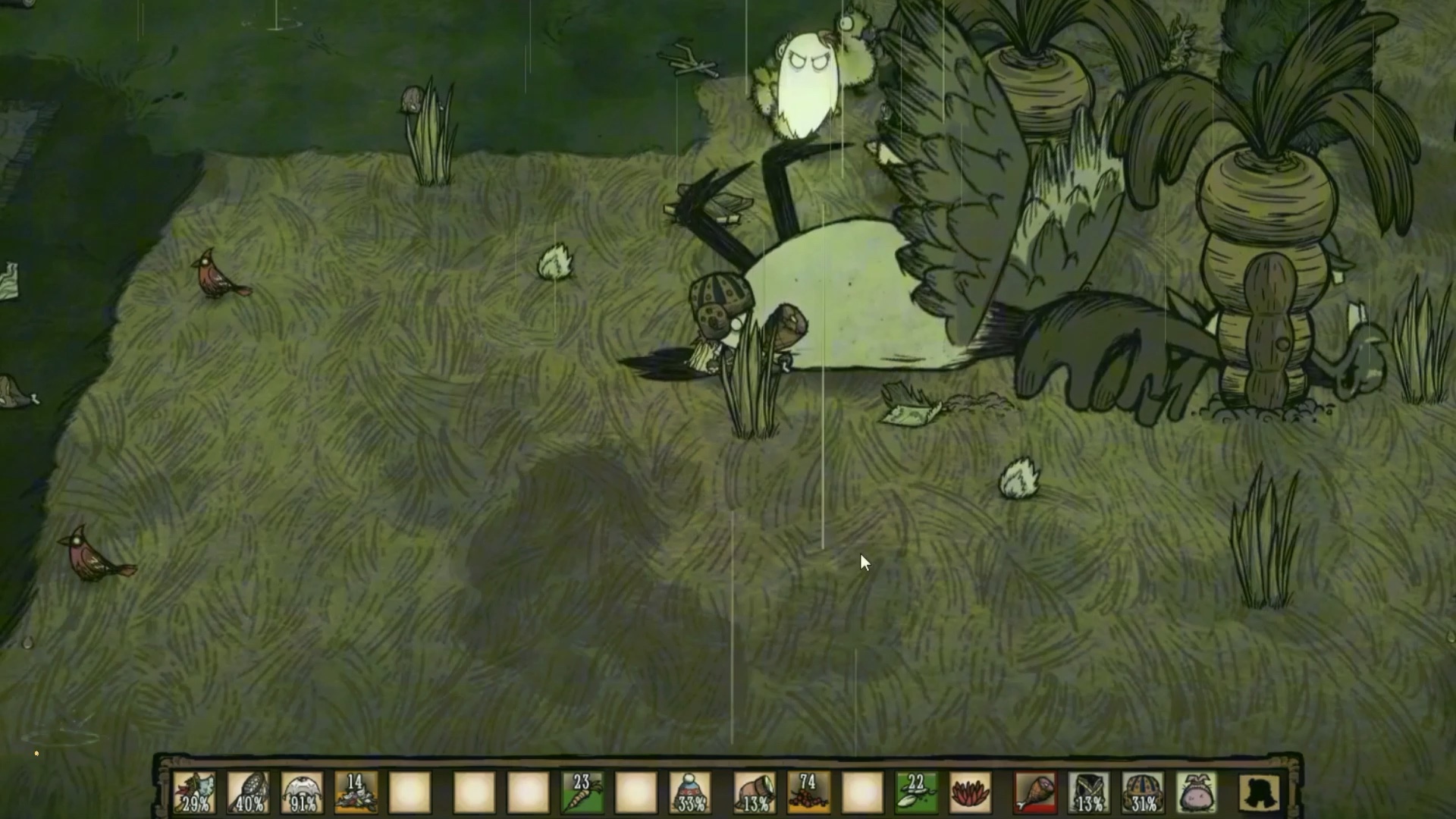The image size is (1456, 819).
Task: Select the umbrella at 91% durability
Action: click(x=302, y=792)
